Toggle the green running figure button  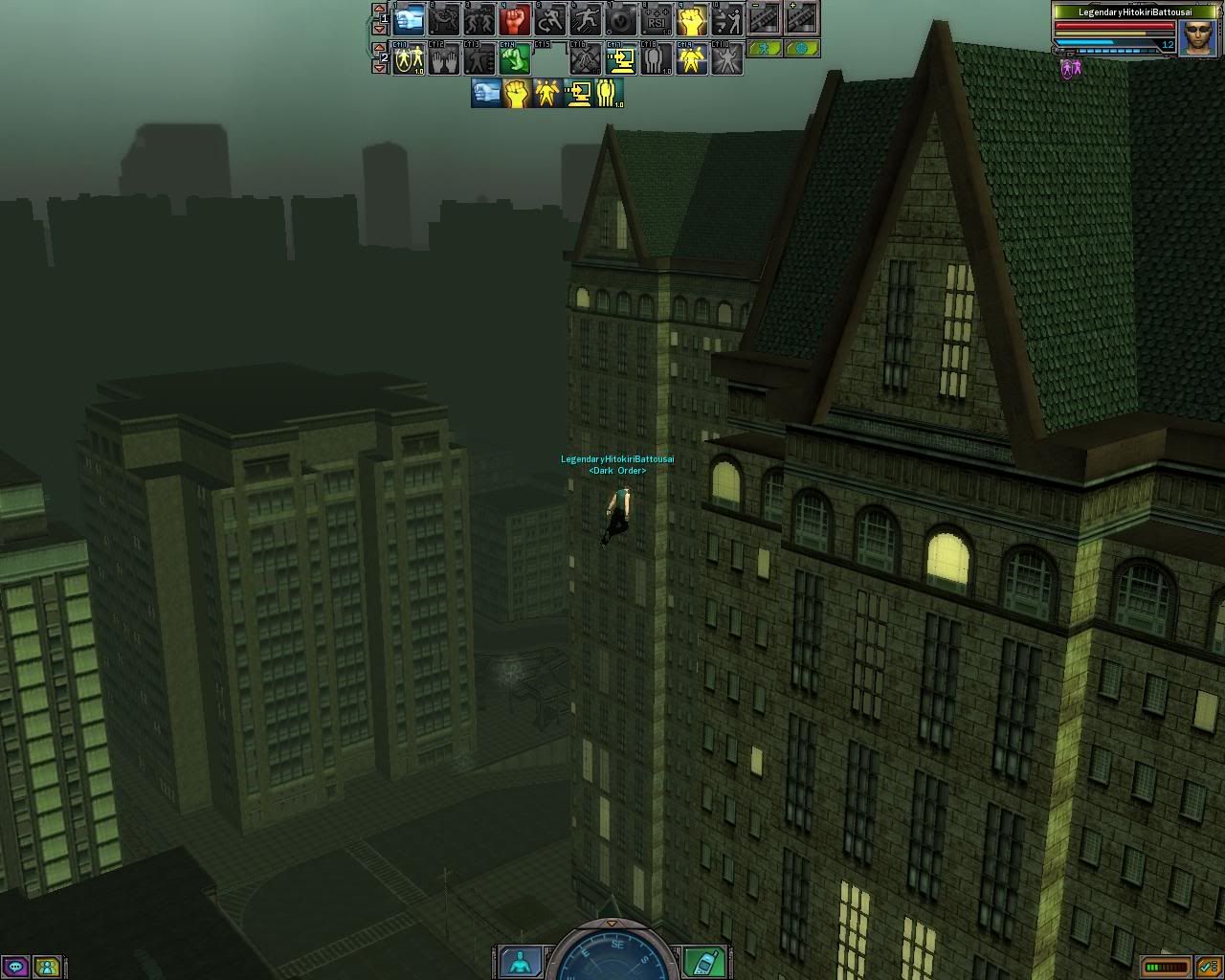tap(764, 48)
